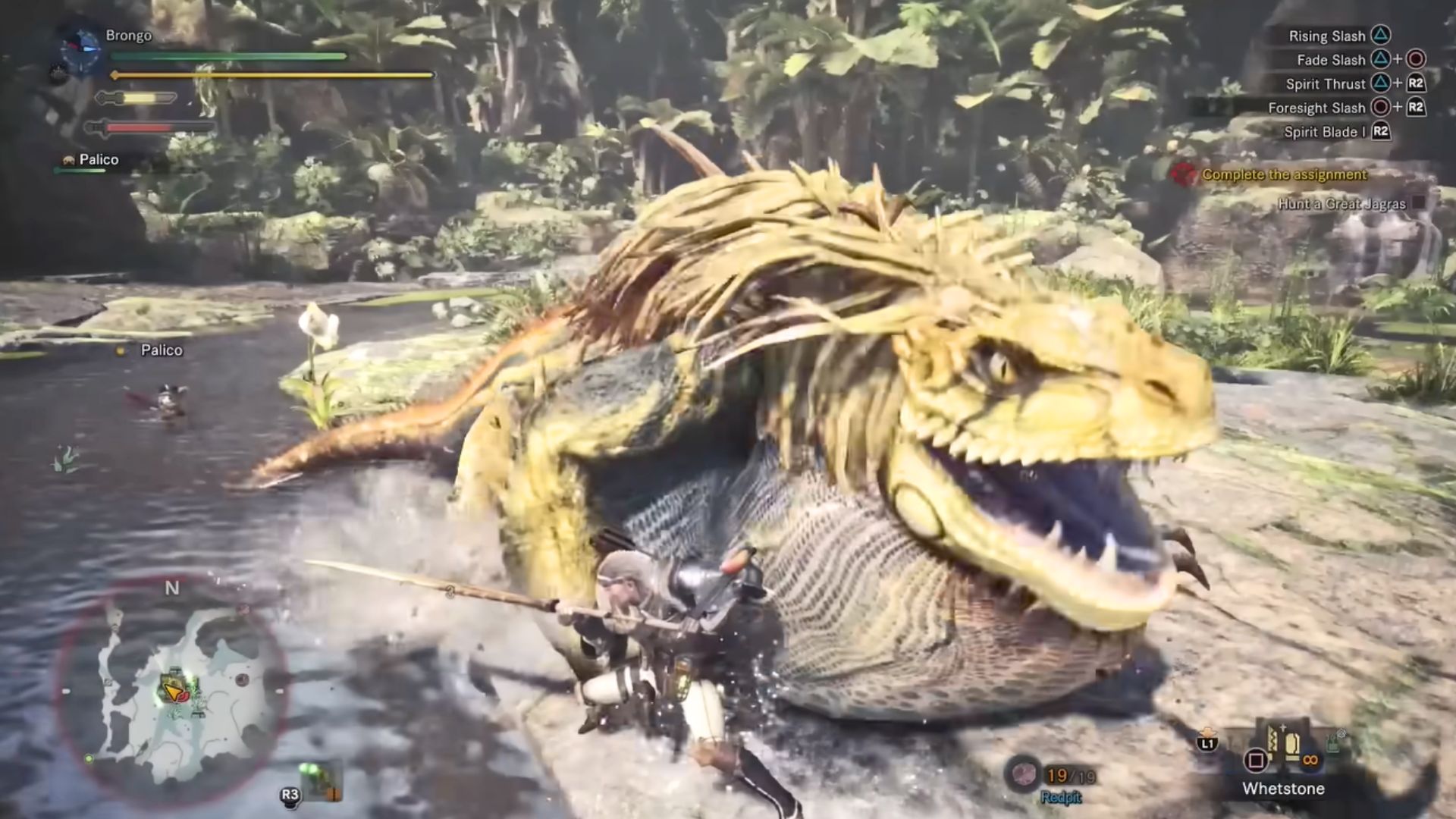
Task: Click the quest clock dial beside Brongo
Action: 81,50
